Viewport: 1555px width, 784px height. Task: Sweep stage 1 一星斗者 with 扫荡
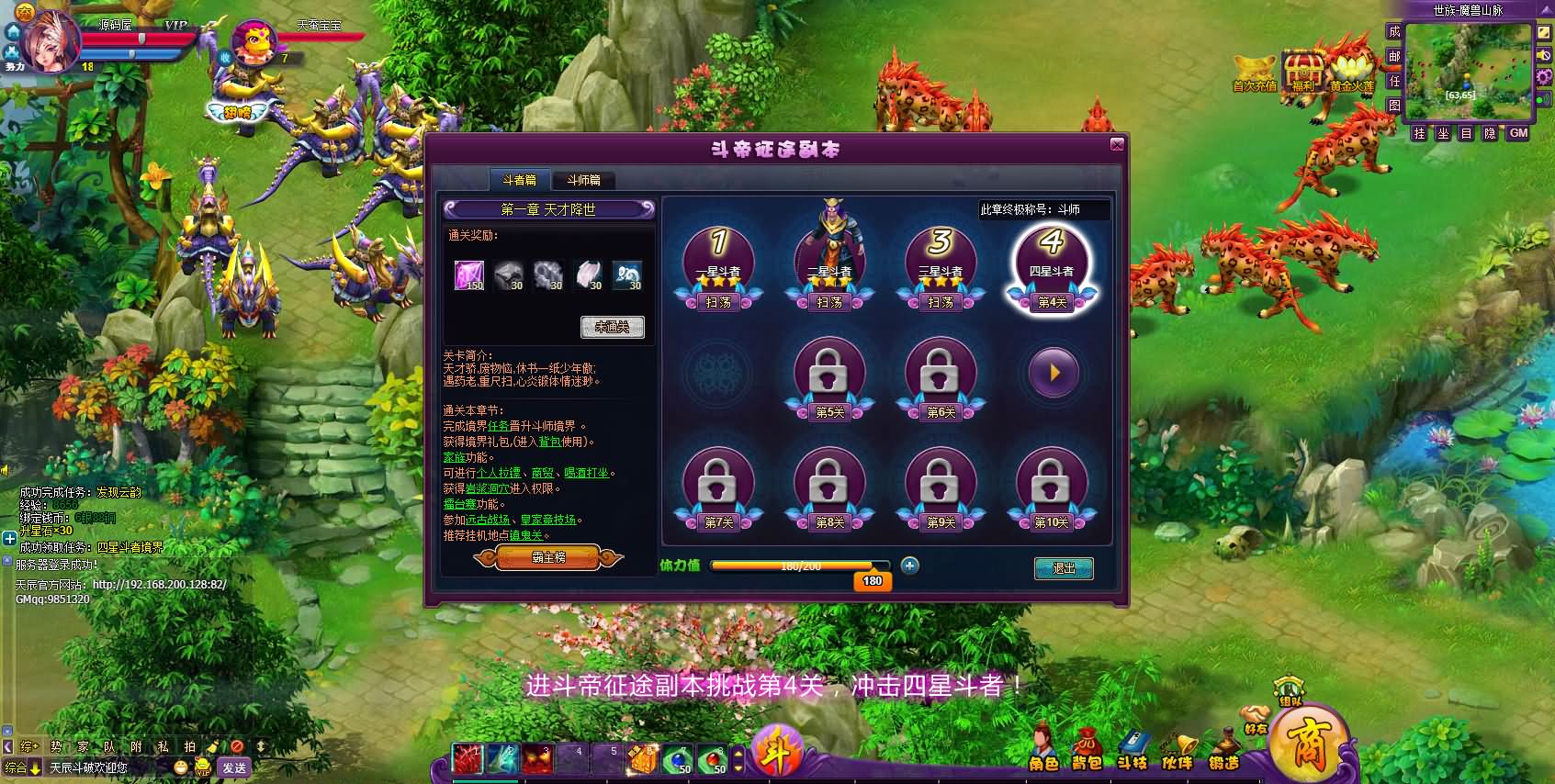(718, 302)
